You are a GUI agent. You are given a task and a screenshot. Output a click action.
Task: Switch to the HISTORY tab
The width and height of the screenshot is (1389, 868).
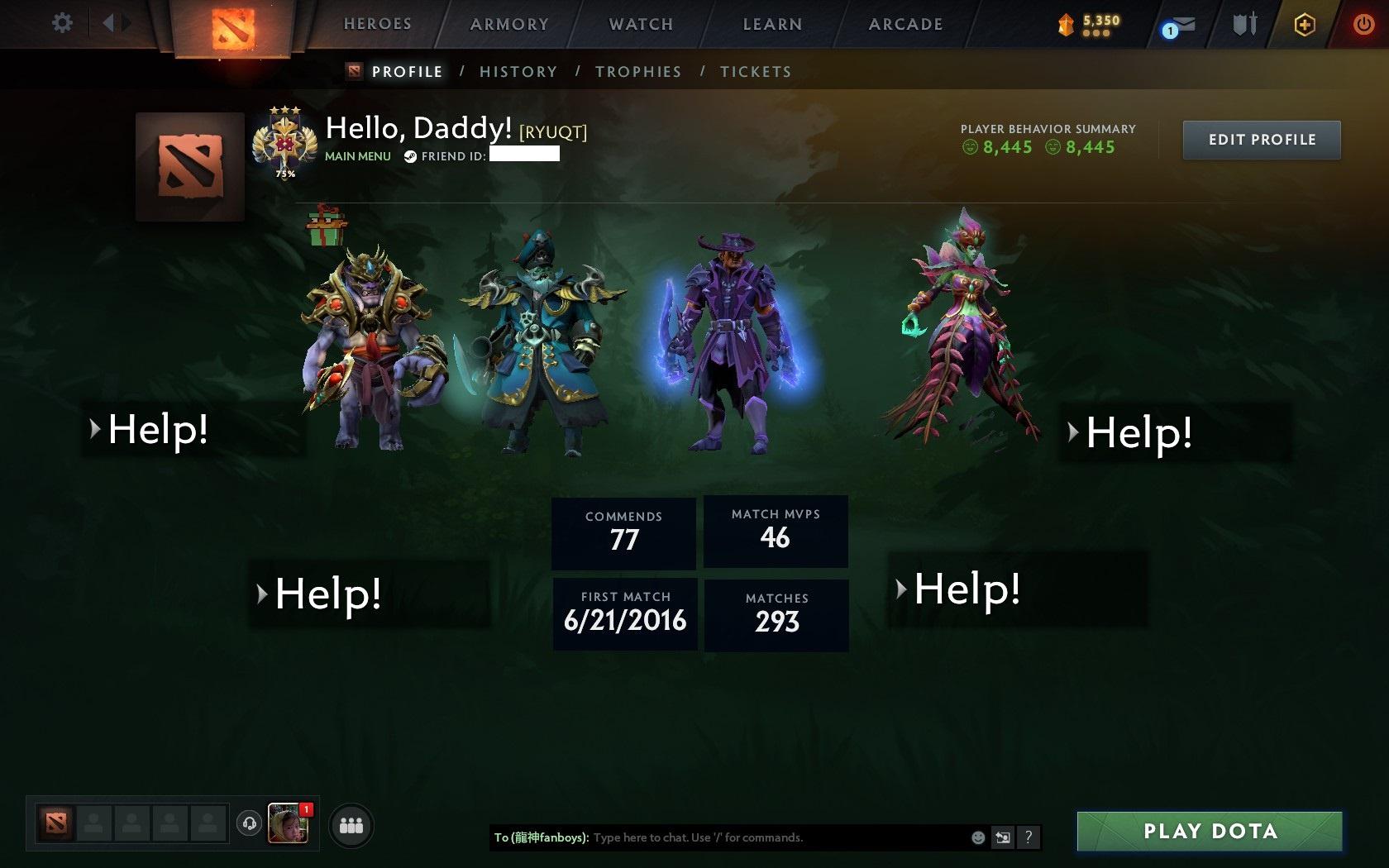coord(518,72)
